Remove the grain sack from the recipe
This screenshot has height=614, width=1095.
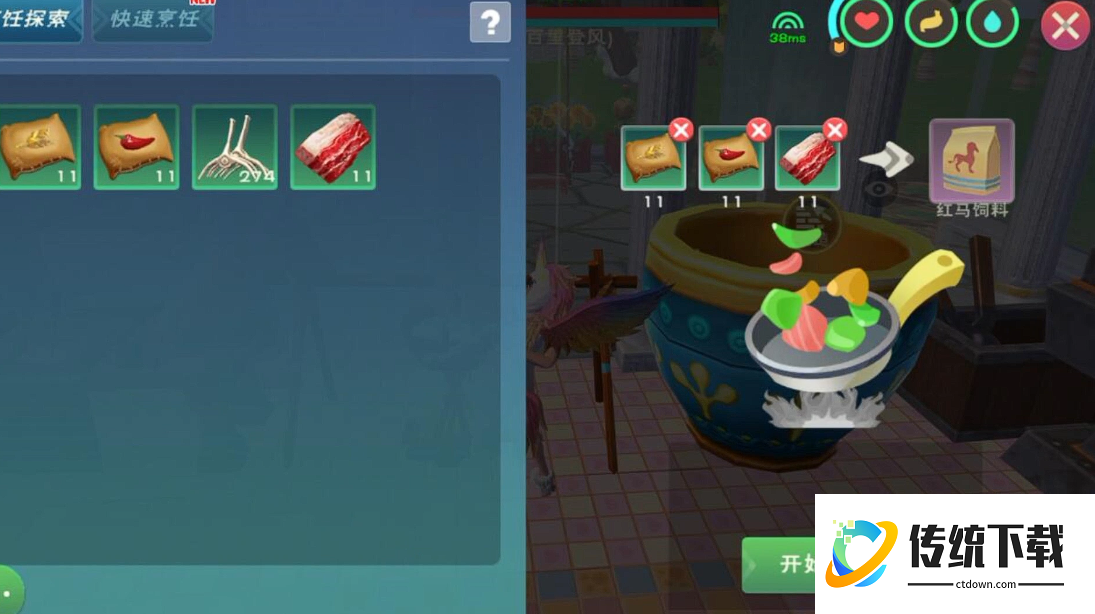point(681,130)
